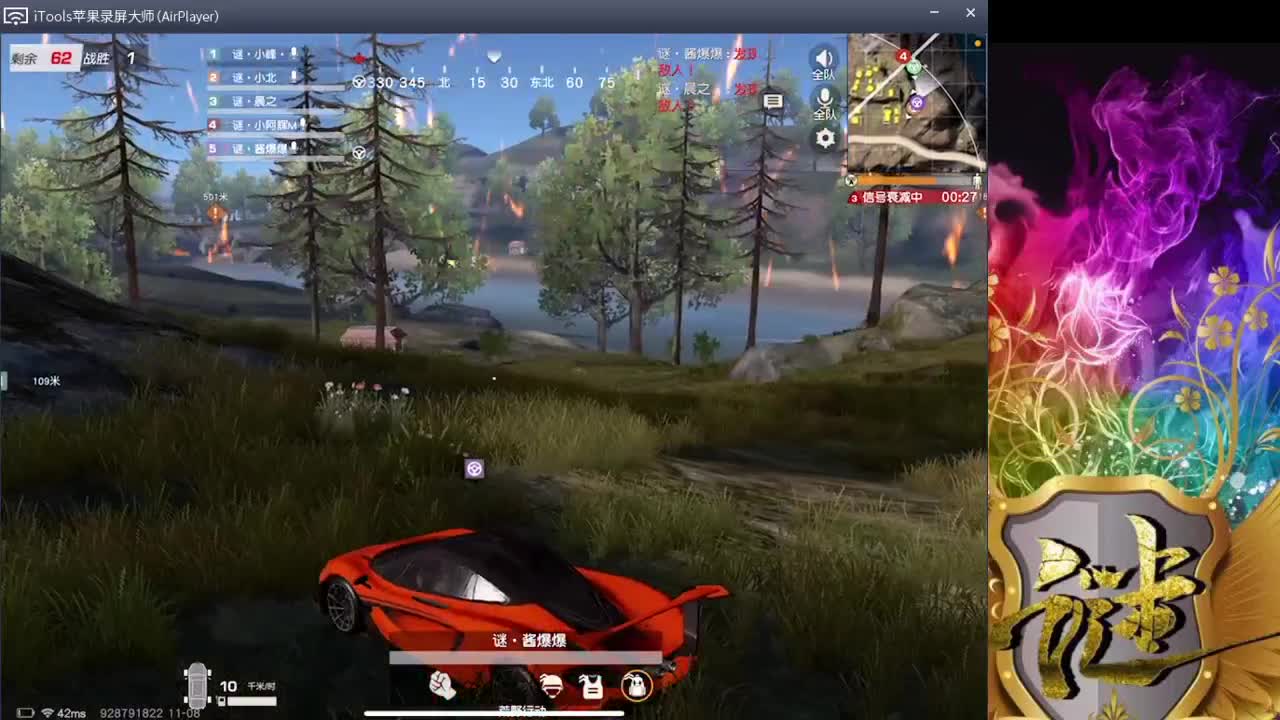The height and width of the screenshot is (720, 1280).
Task: Toggle the 全队 microphone for voice chat
Action: click(825, 97)
